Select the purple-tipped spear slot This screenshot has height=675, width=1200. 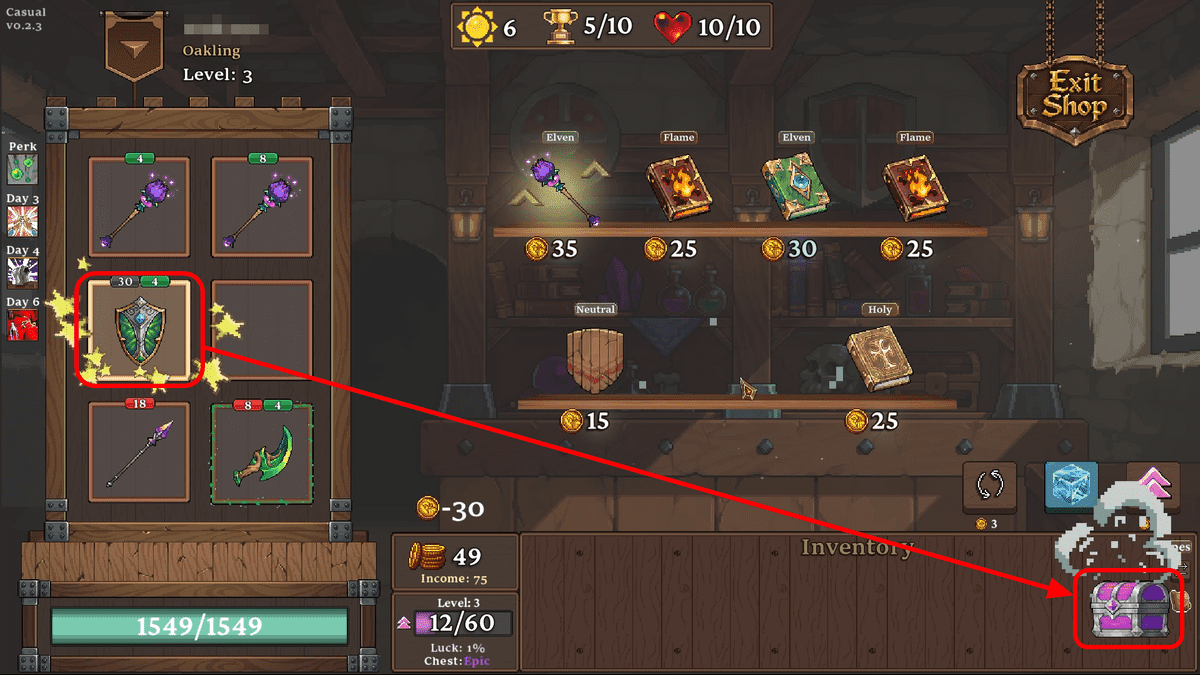tap(139, 453)
